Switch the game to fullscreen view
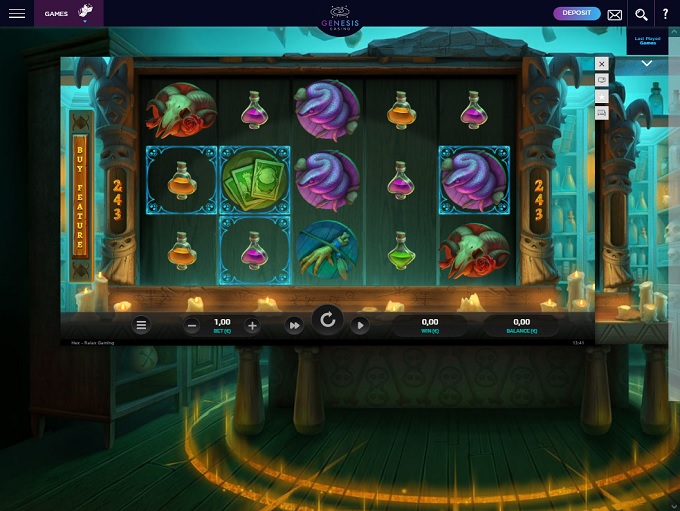 pyautogui.click(x=602, y=80)
